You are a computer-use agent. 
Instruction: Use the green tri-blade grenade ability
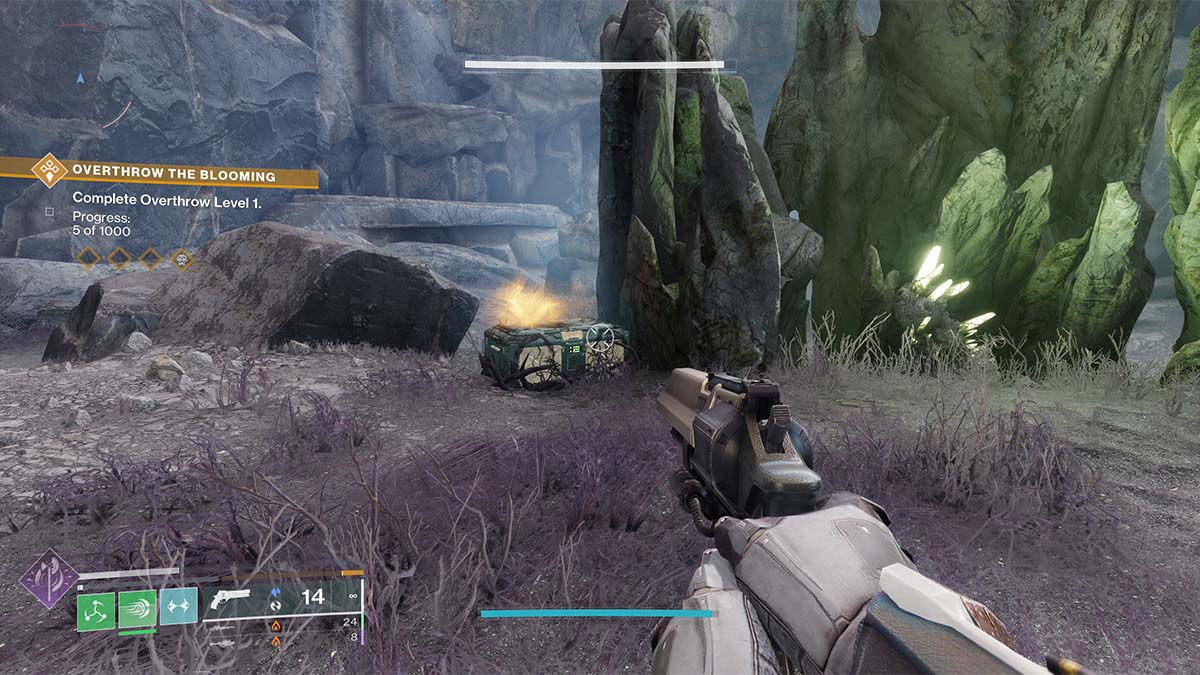click(96, 609)
